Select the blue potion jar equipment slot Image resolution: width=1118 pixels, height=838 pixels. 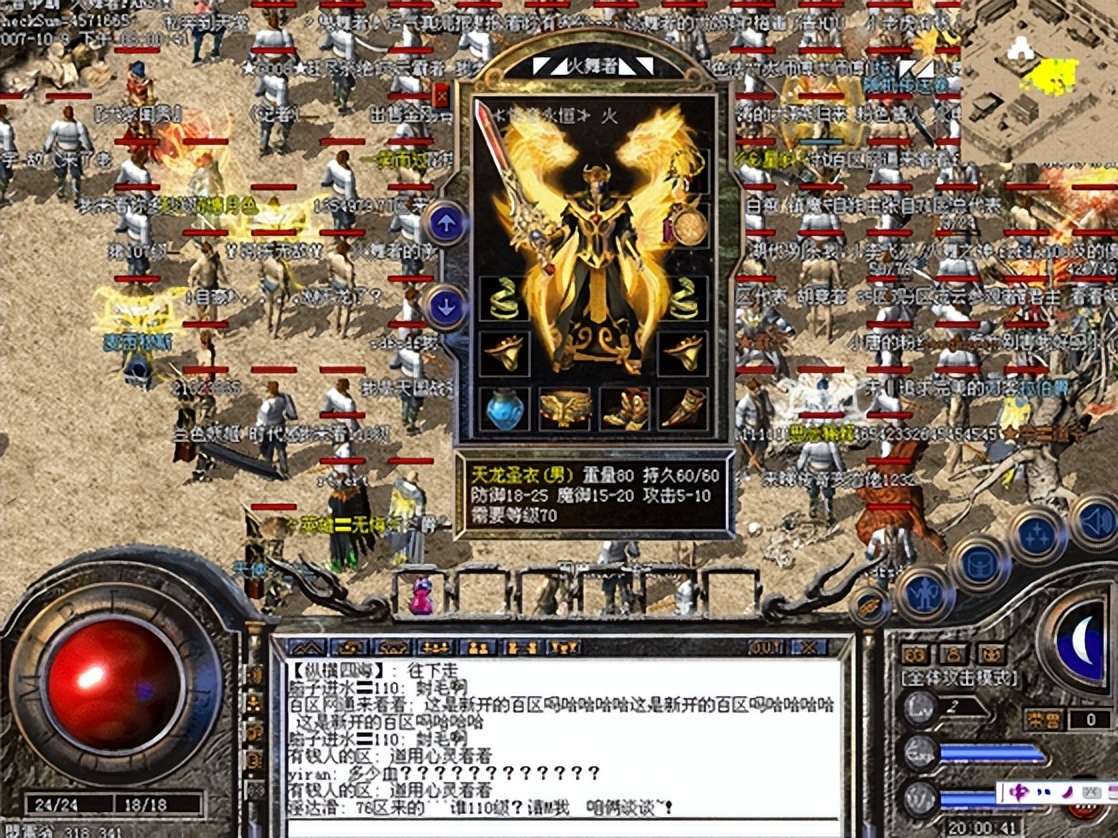point(505,408)
